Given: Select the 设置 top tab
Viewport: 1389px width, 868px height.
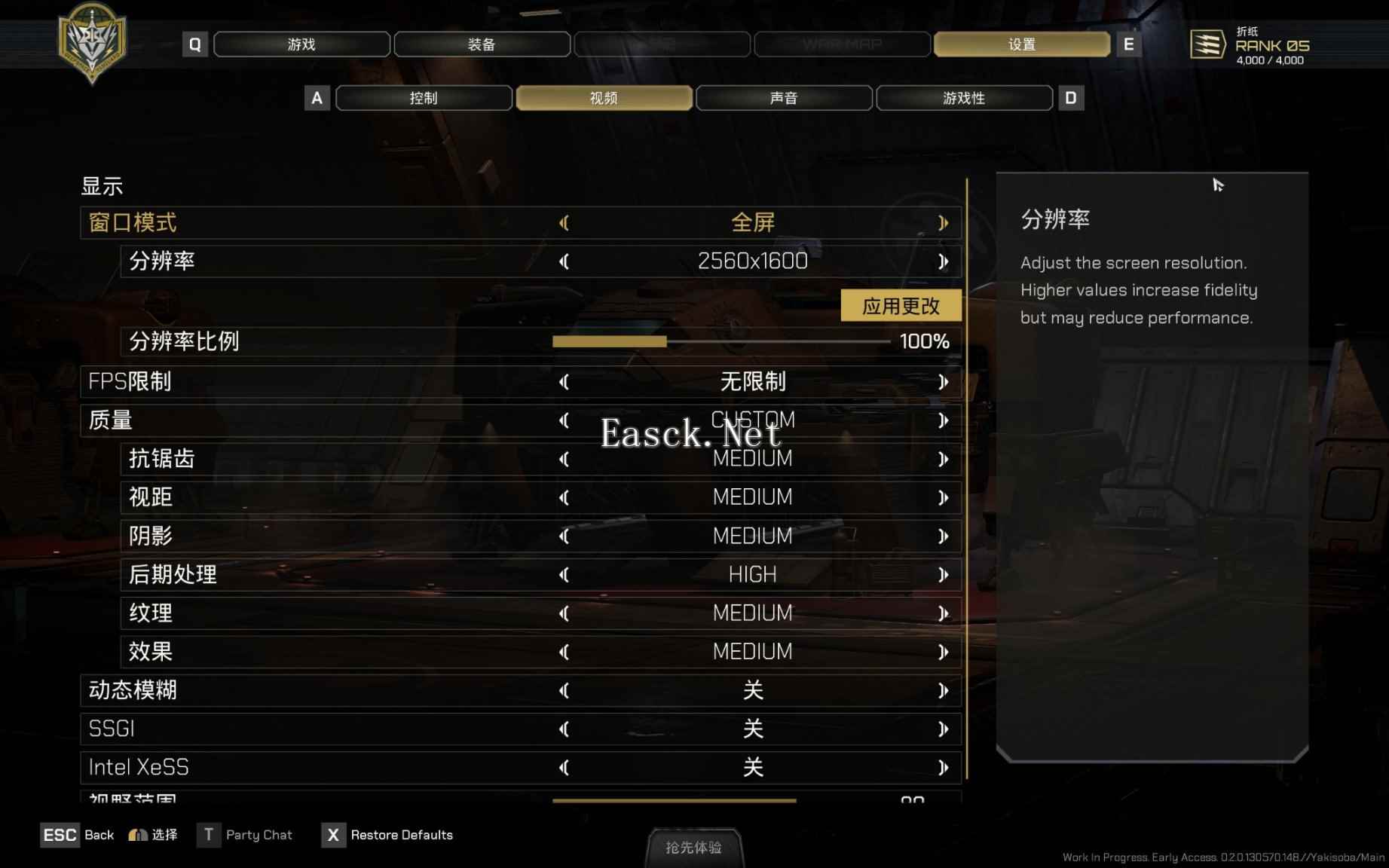Looking at the screenshot, I should [1021, 44].
